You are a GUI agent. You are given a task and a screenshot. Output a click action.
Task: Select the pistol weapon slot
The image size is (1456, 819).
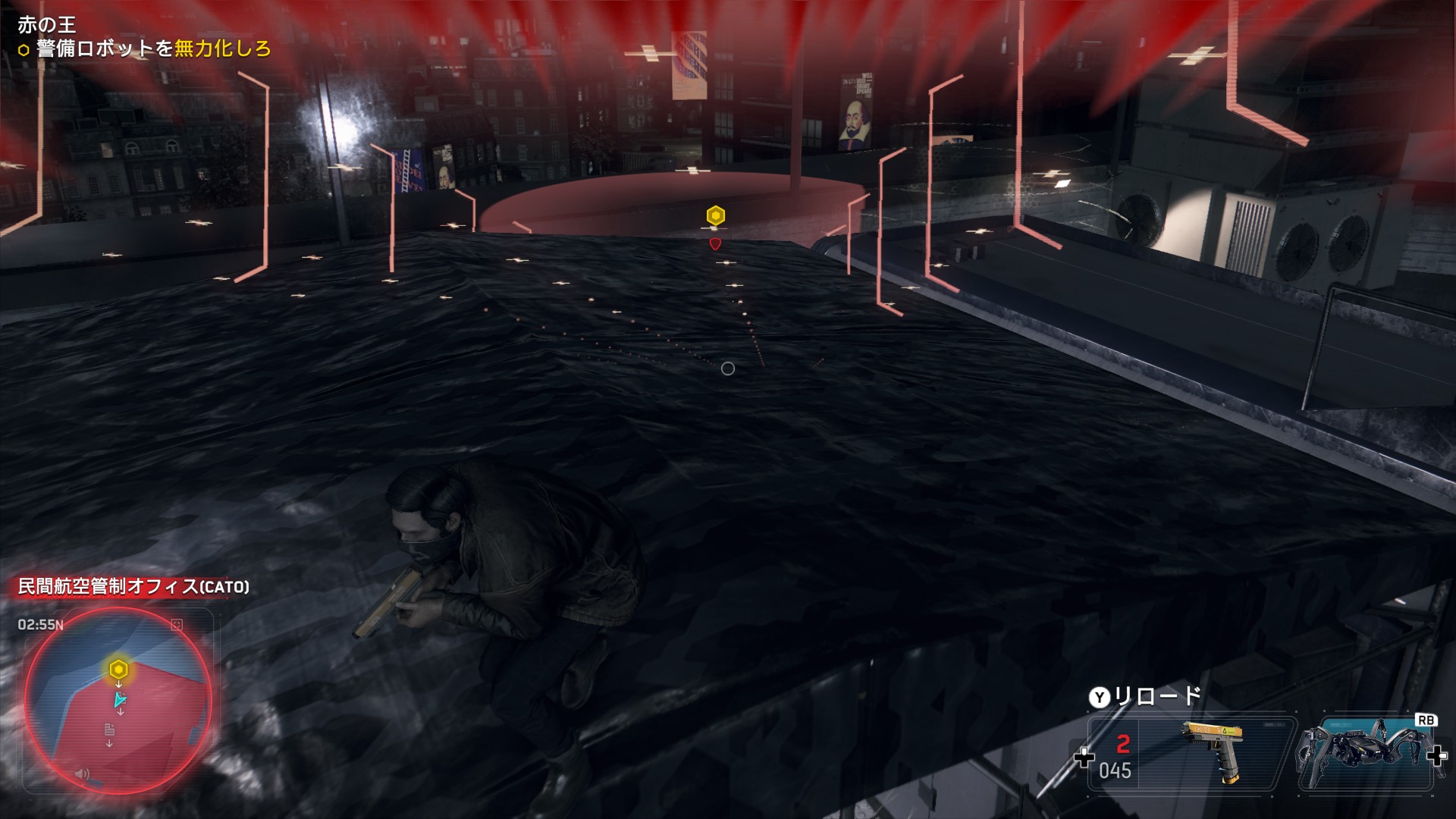click(1191, 754)
